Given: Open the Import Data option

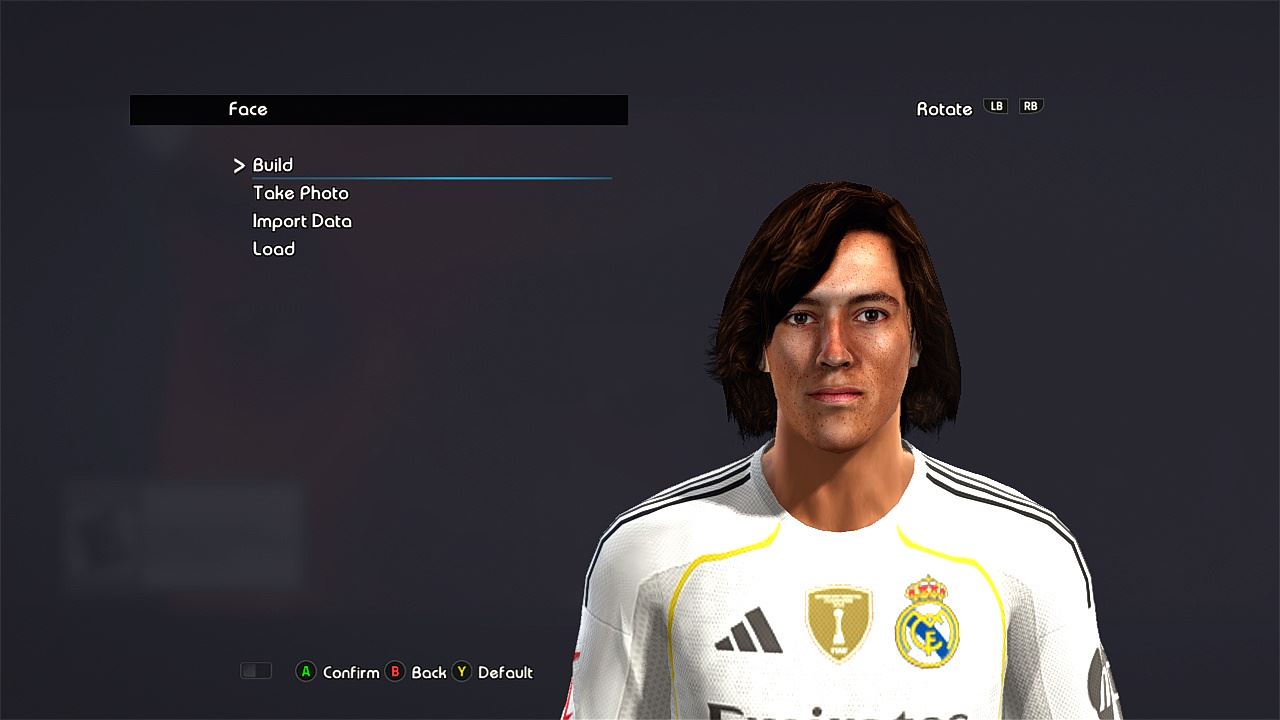Looking at the screenshot, I should (x=302, y=221).
